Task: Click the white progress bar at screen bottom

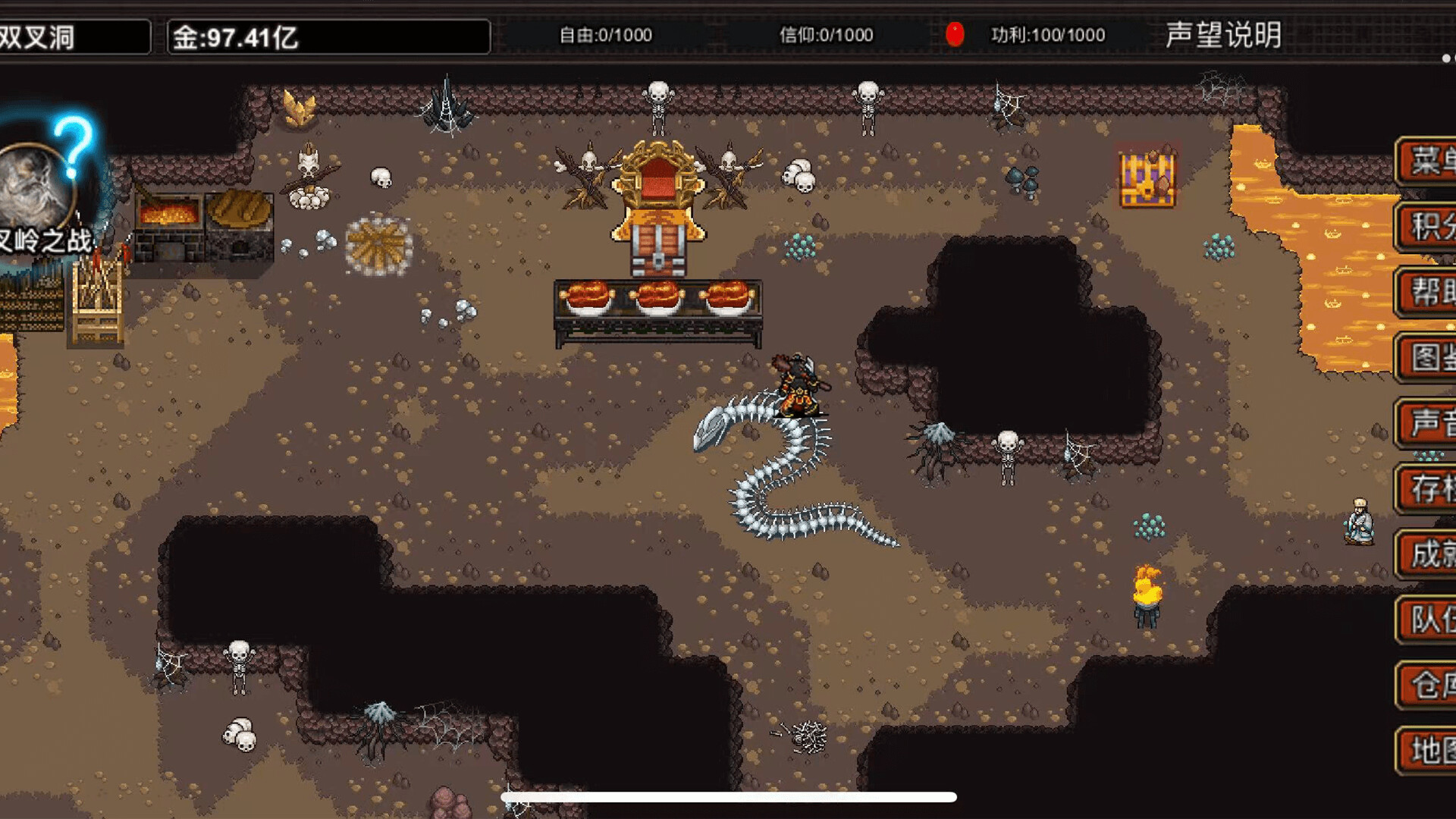Action: [x=728, y=795]
